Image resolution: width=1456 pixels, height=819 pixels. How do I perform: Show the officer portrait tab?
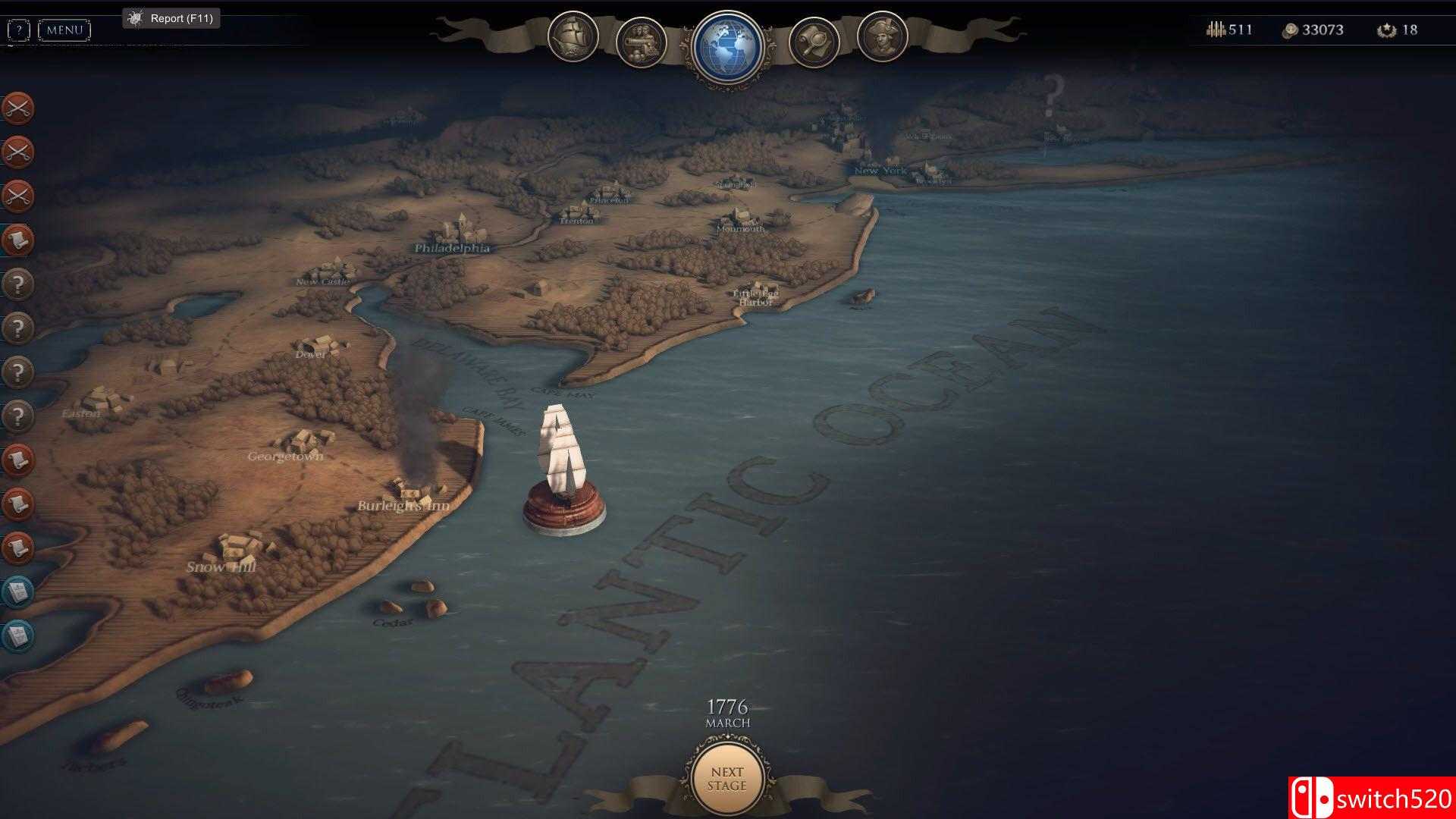point(882,37)
